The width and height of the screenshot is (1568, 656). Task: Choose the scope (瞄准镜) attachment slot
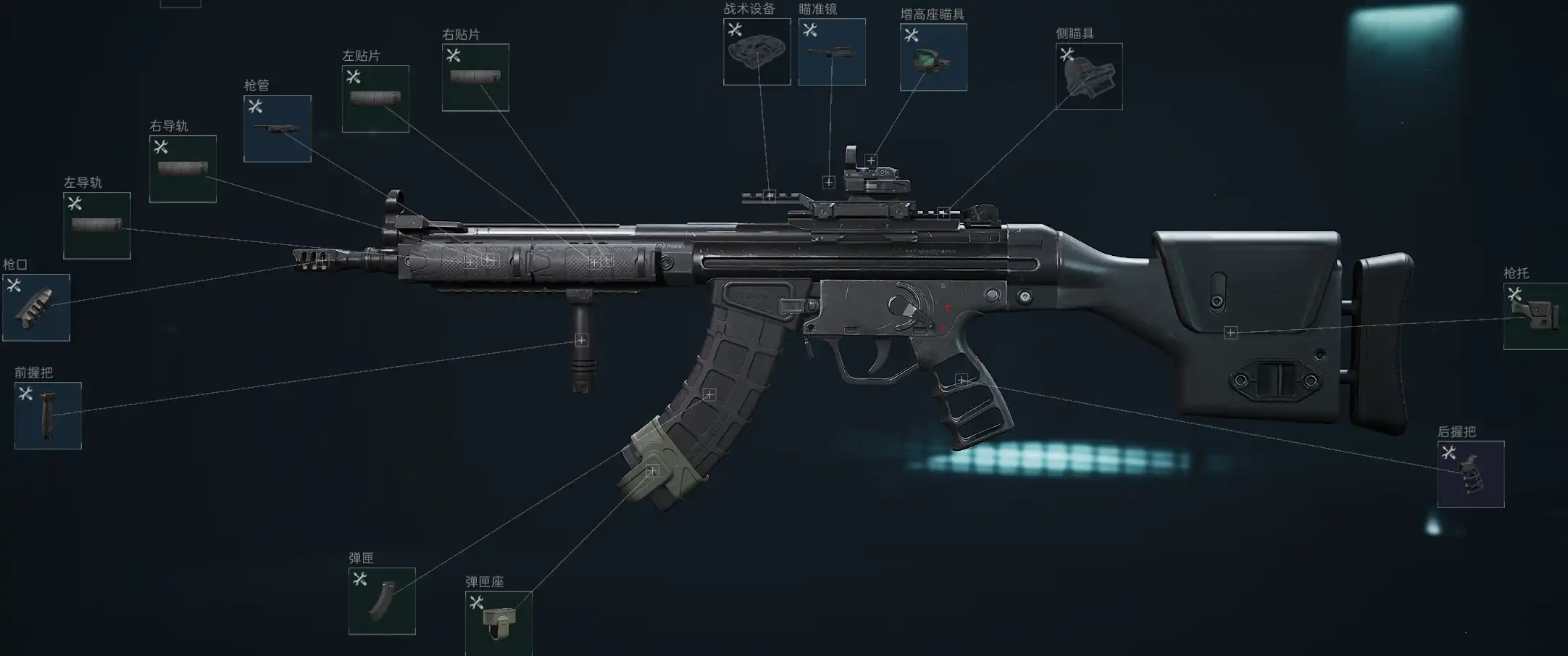coord(832,51)
